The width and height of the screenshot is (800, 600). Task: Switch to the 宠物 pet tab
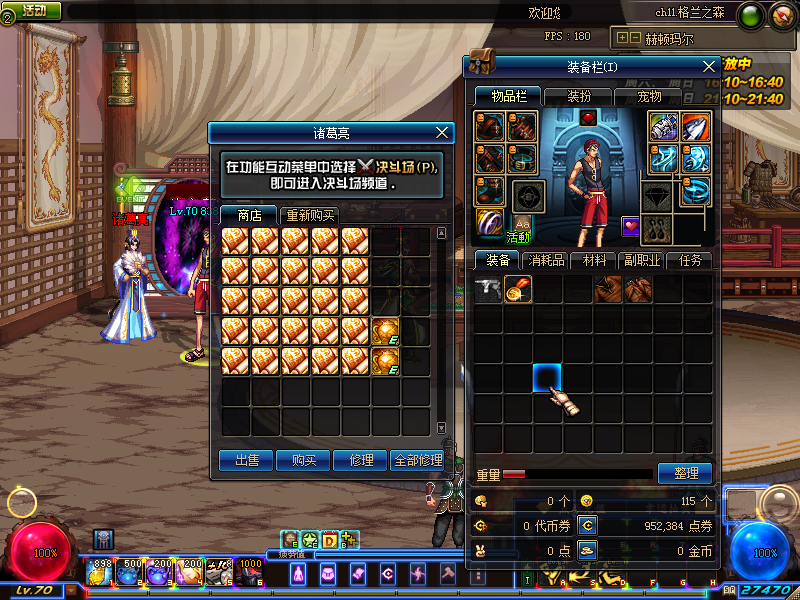(651, 96)
